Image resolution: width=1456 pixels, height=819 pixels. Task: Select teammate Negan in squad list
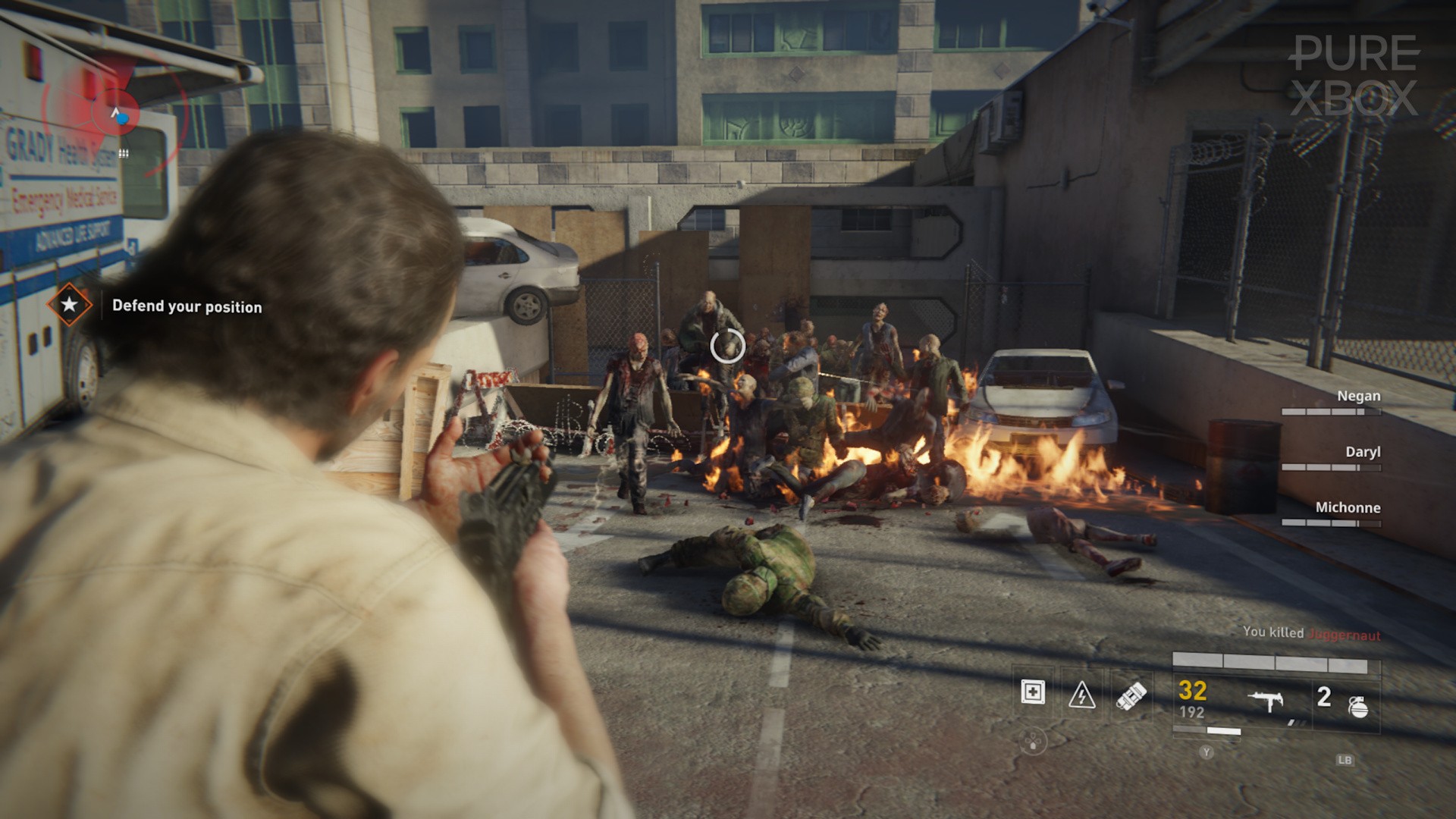tap(1357, 396)
